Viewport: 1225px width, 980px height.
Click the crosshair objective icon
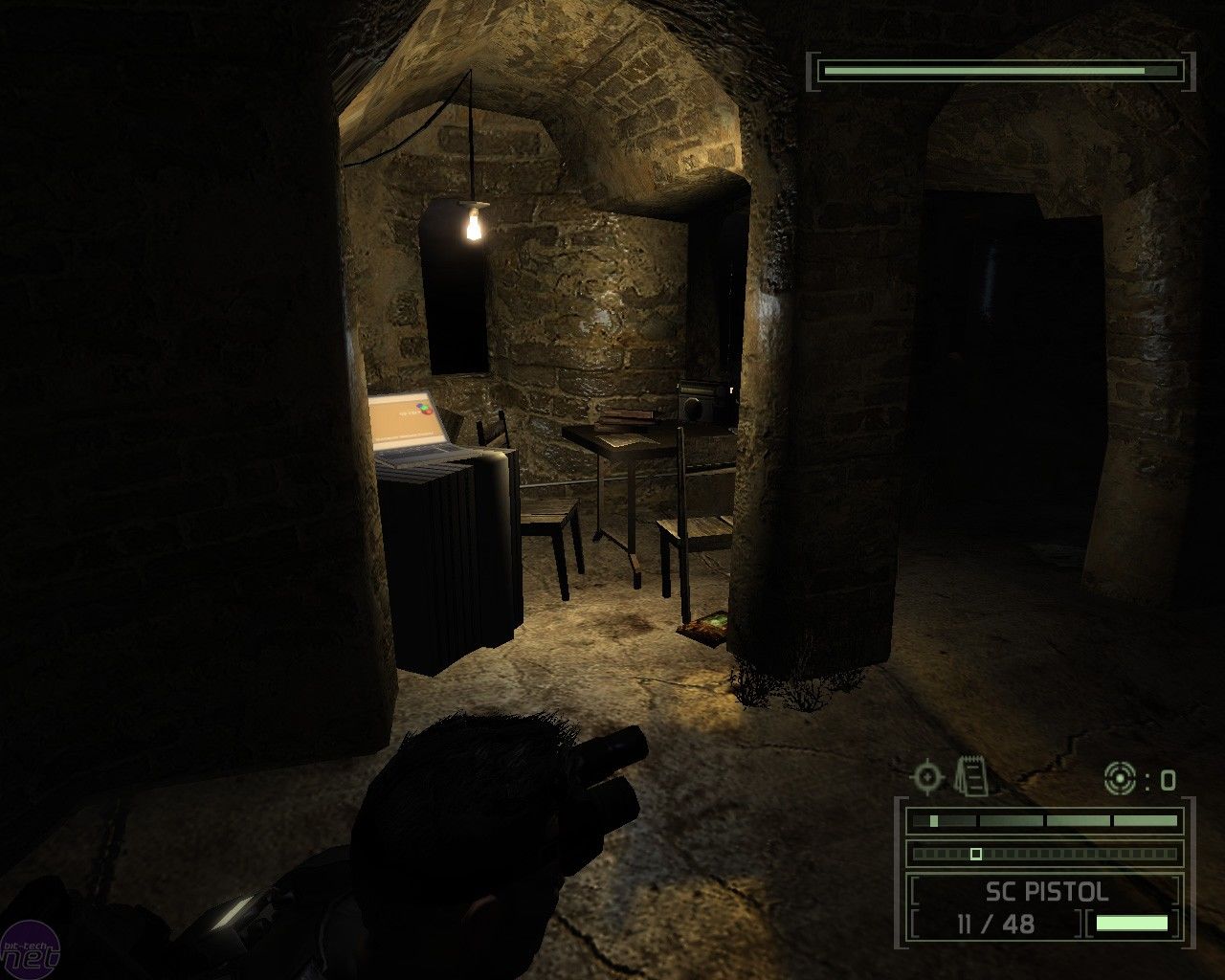[x=926, y=776]
